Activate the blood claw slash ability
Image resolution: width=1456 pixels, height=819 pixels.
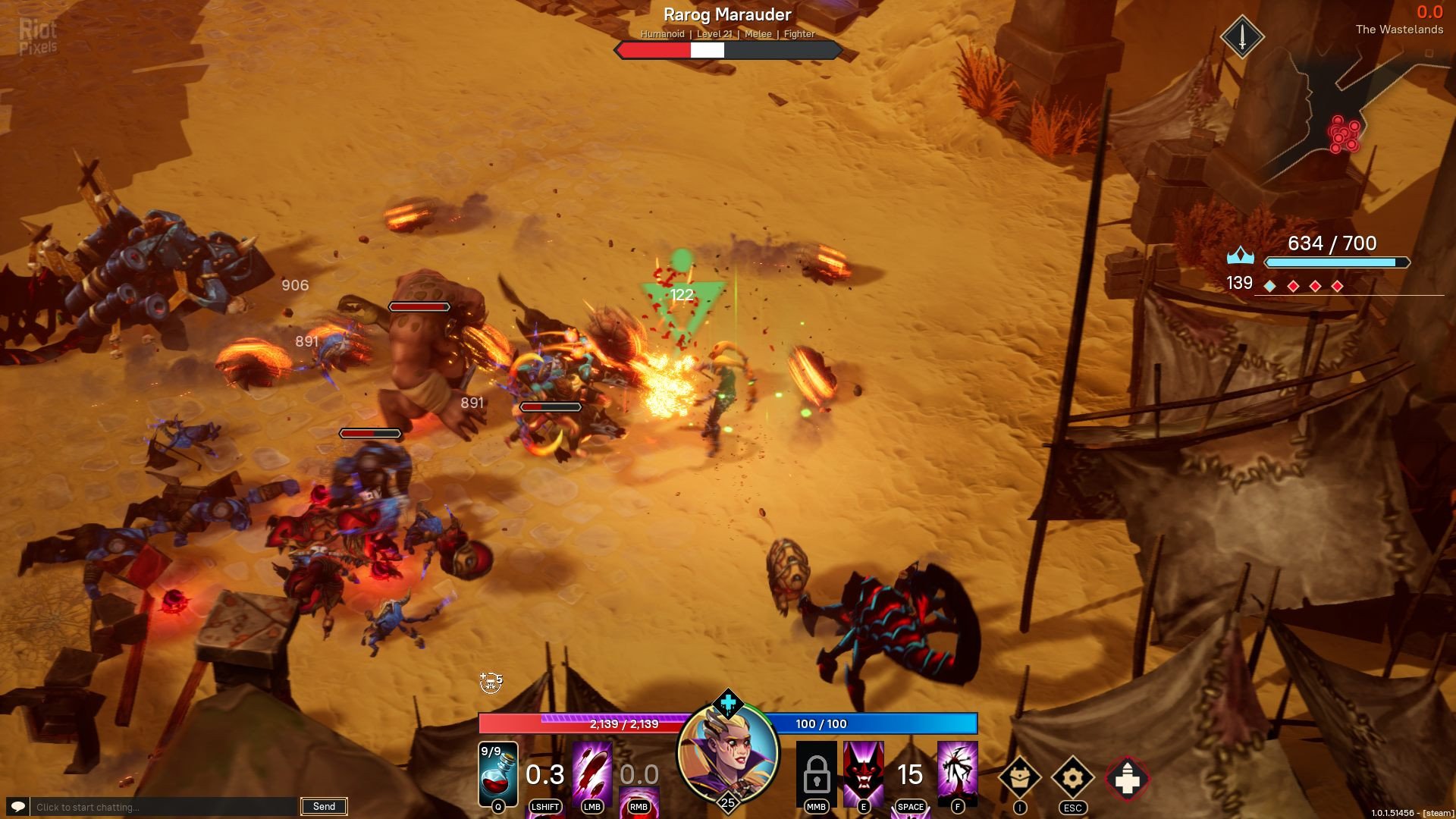(592, 770)
